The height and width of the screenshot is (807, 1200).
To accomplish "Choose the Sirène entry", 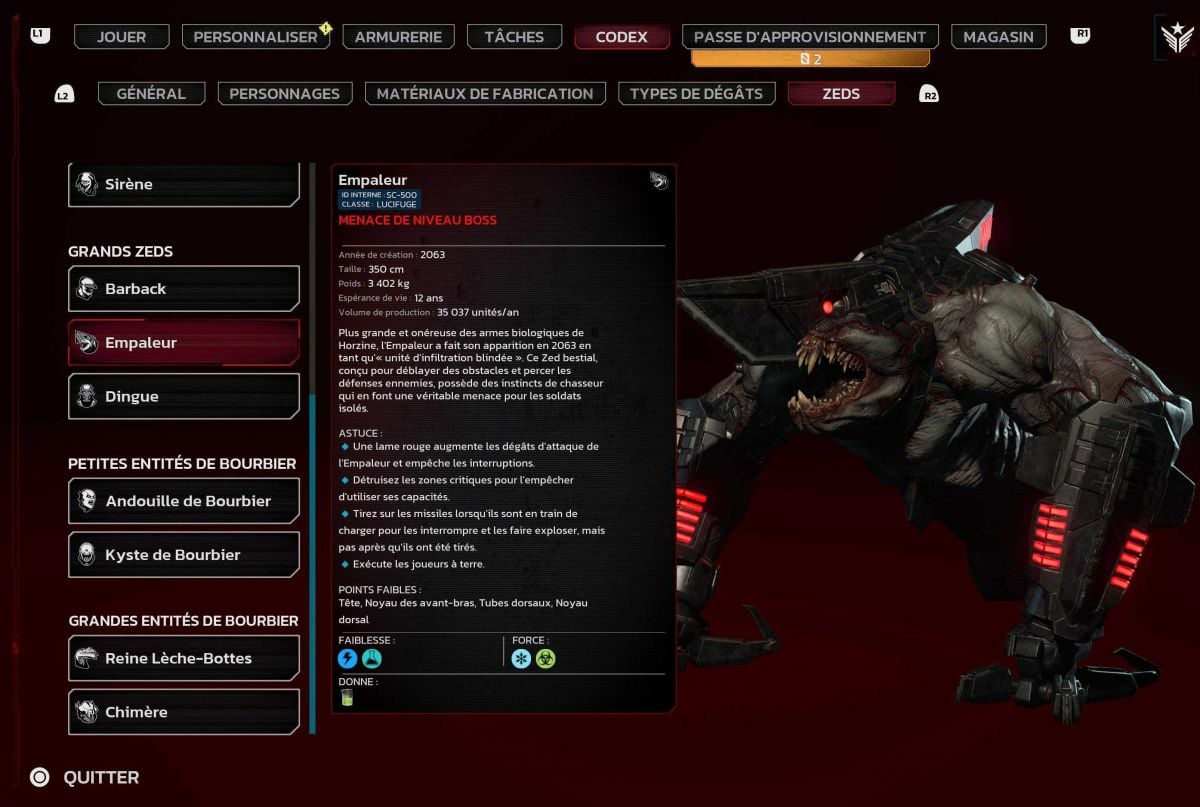I will [x=184, y=184].
